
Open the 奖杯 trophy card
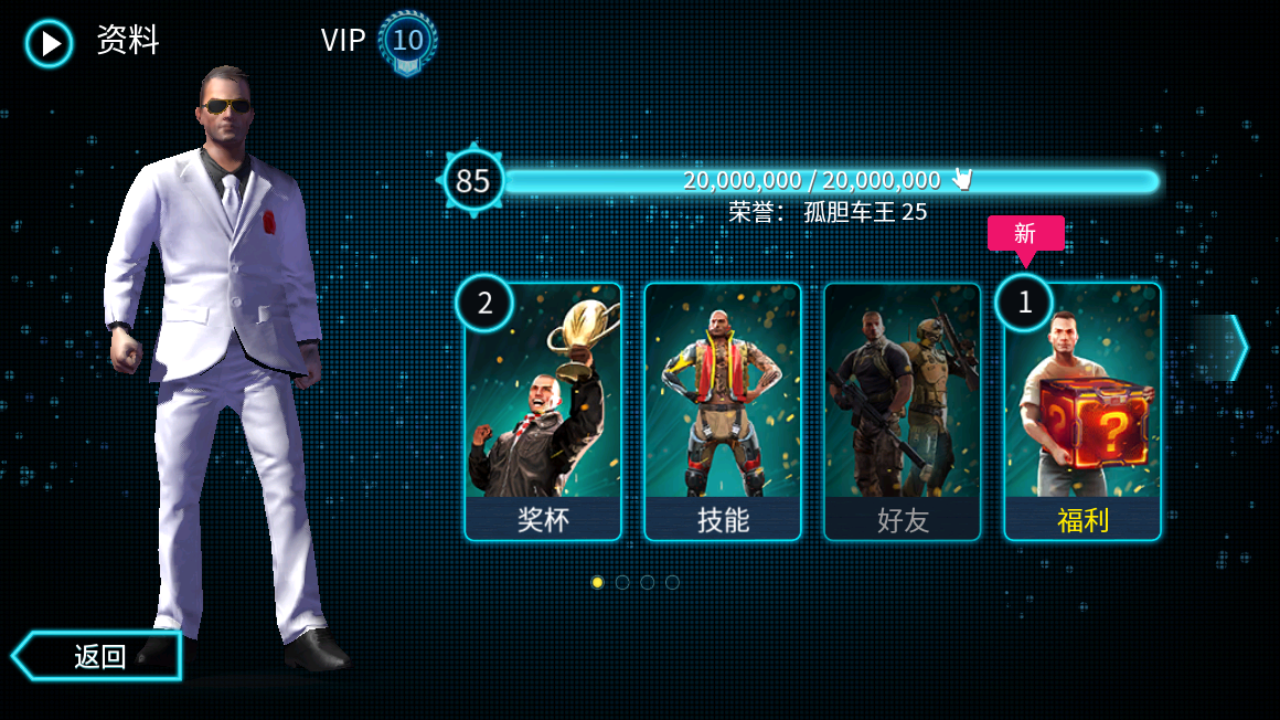543,410
